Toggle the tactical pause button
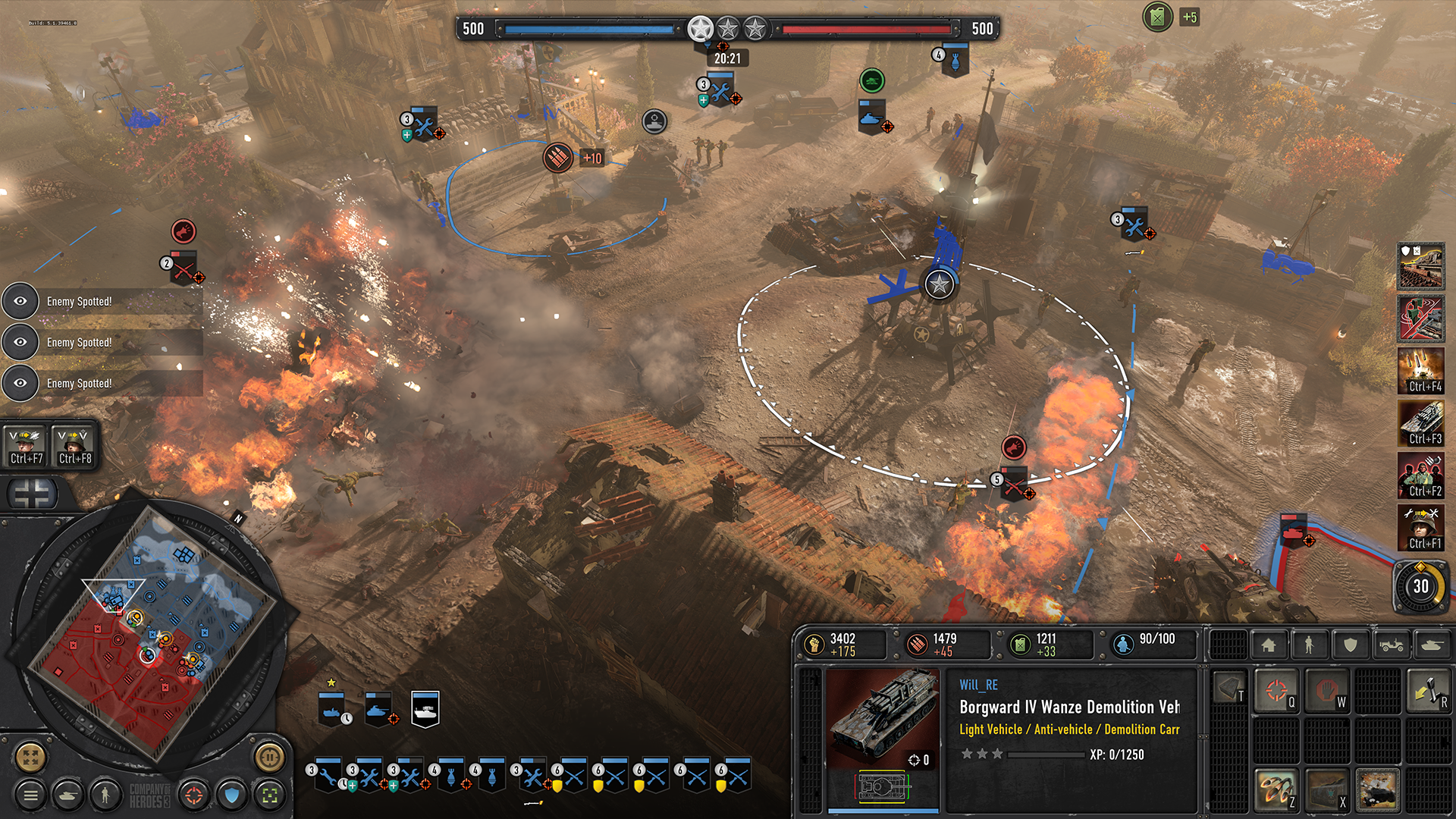This screenshot has width=1456, height=819. coord(269,755)
